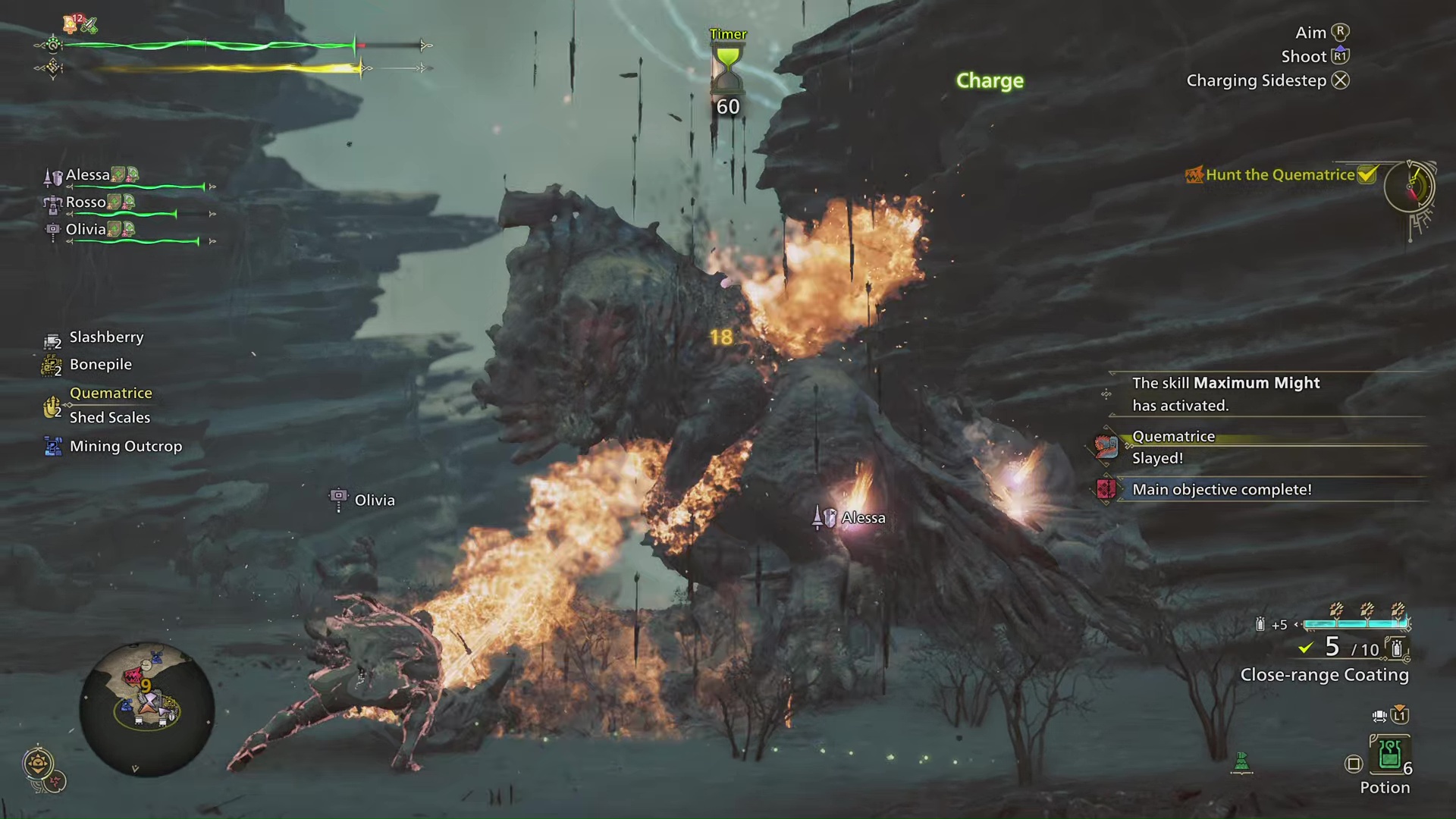
Task: Click the quest clock dial icon
Action: click(1409, 186)
